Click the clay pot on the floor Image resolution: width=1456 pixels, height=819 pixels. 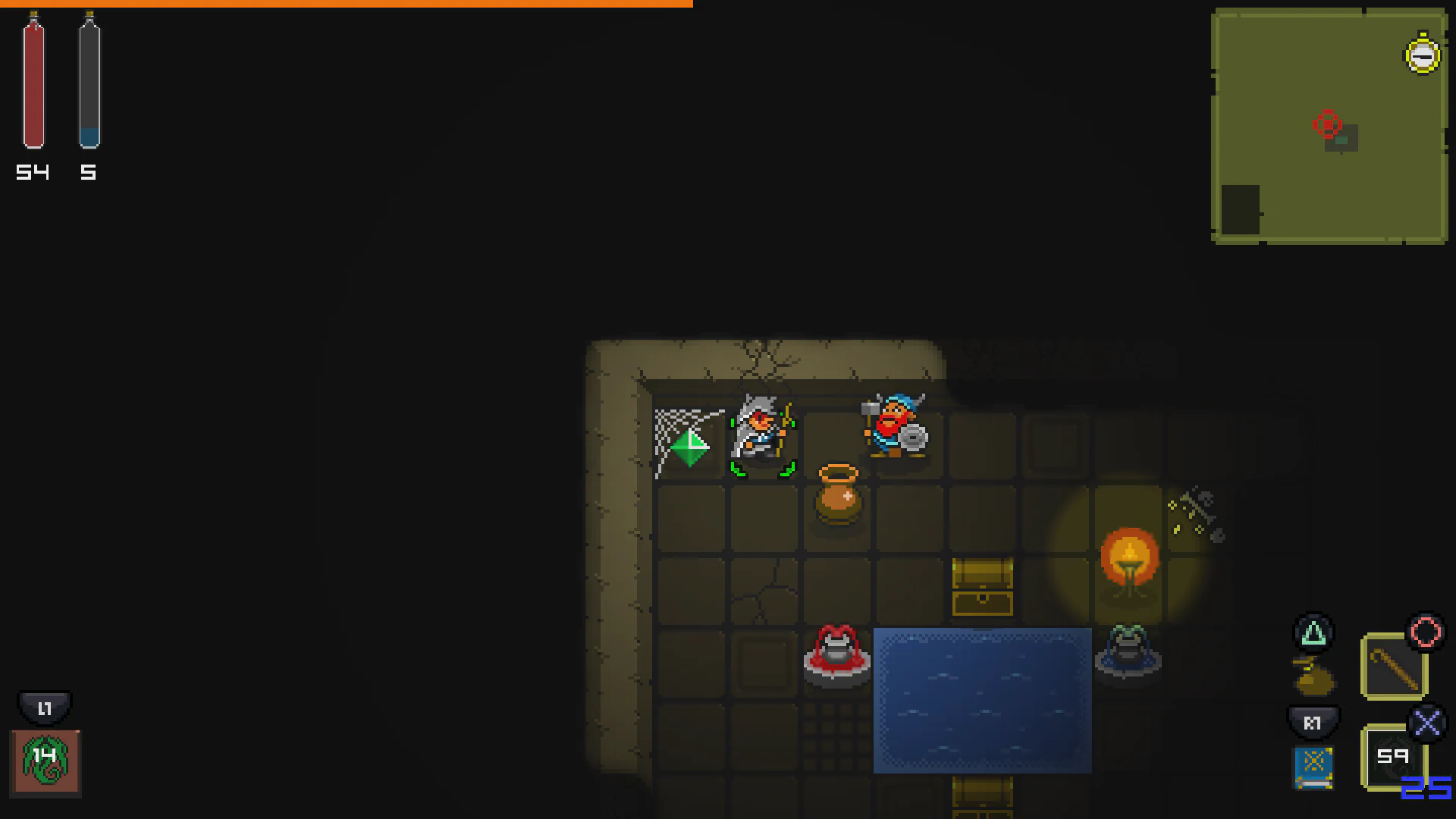click(838, 497)
